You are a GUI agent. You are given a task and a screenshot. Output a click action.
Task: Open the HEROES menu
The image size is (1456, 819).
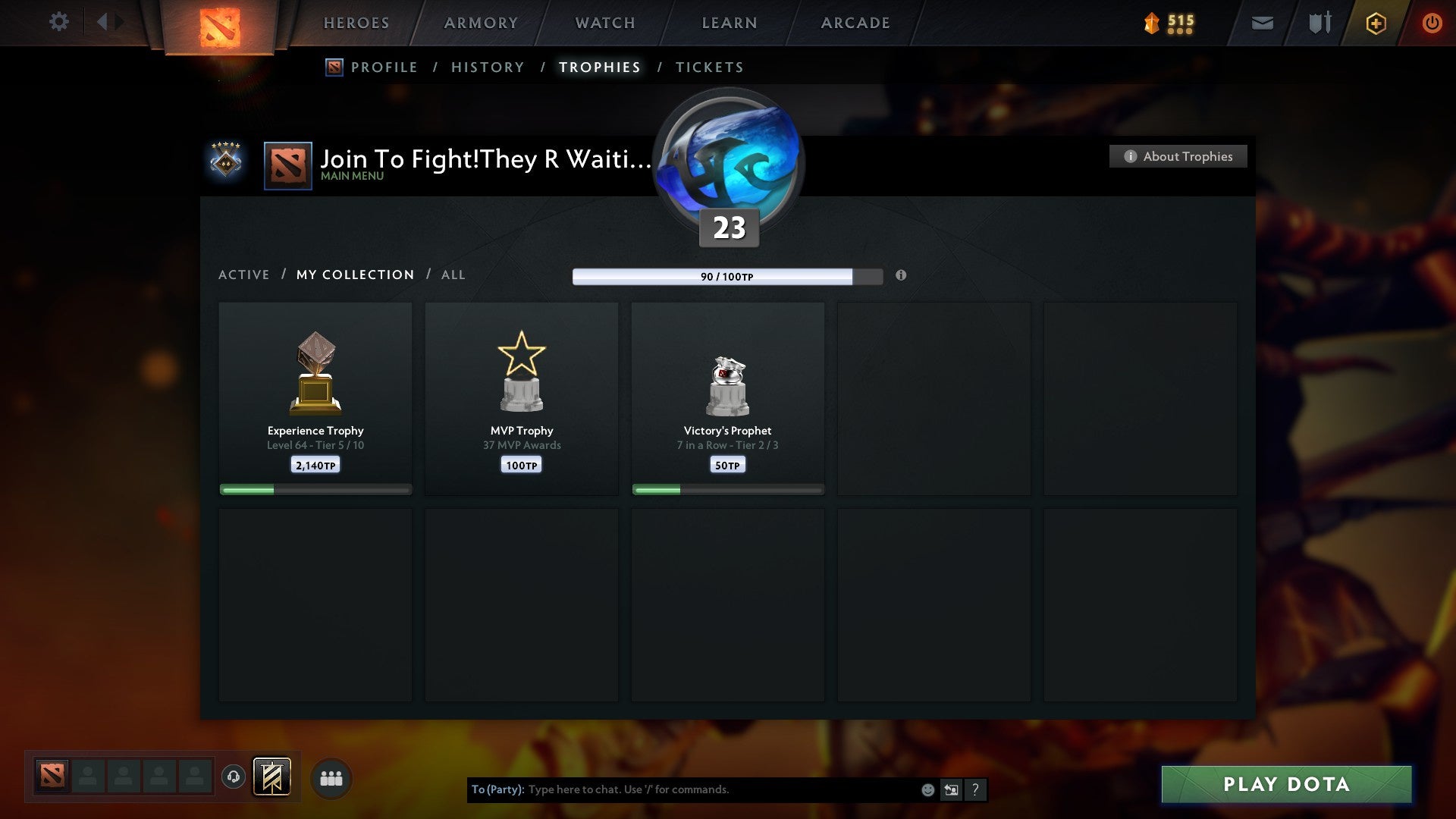point(356,23)
